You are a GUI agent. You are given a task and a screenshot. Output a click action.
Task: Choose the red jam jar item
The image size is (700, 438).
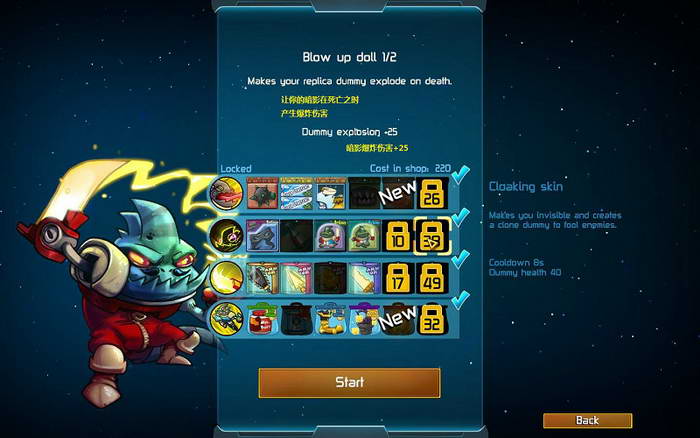coord(262,320)
